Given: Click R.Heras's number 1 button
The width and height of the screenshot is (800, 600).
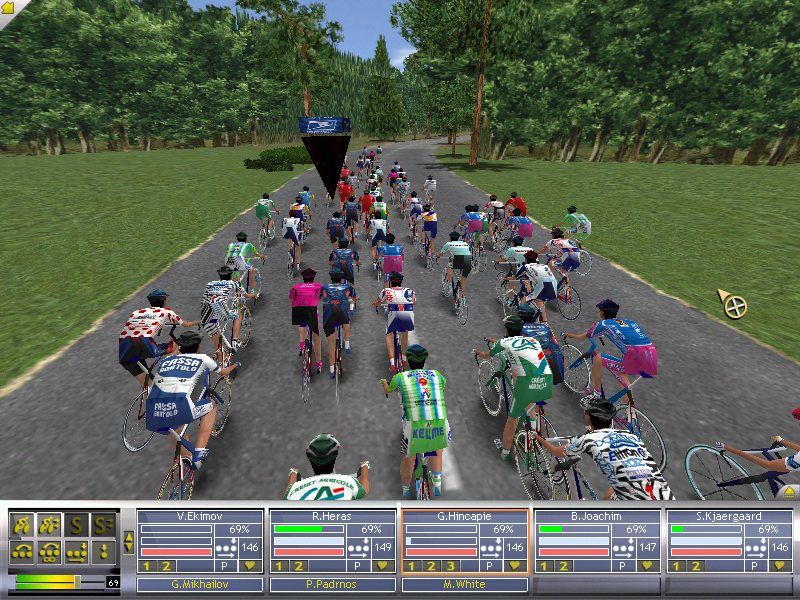Looking at the screenshot, I should [280, 565].
